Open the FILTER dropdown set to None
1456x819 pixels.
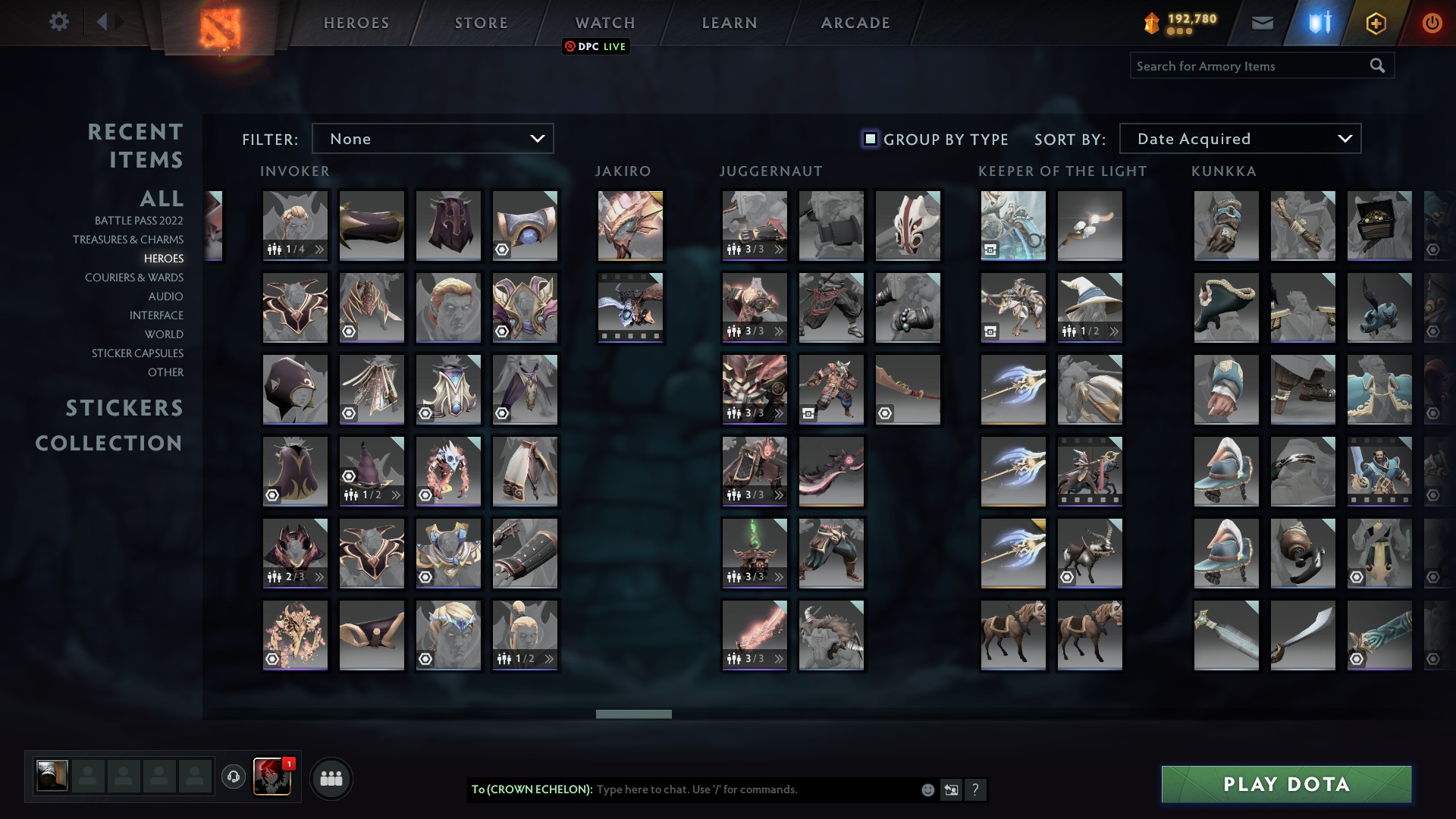(x=433, y=138)
